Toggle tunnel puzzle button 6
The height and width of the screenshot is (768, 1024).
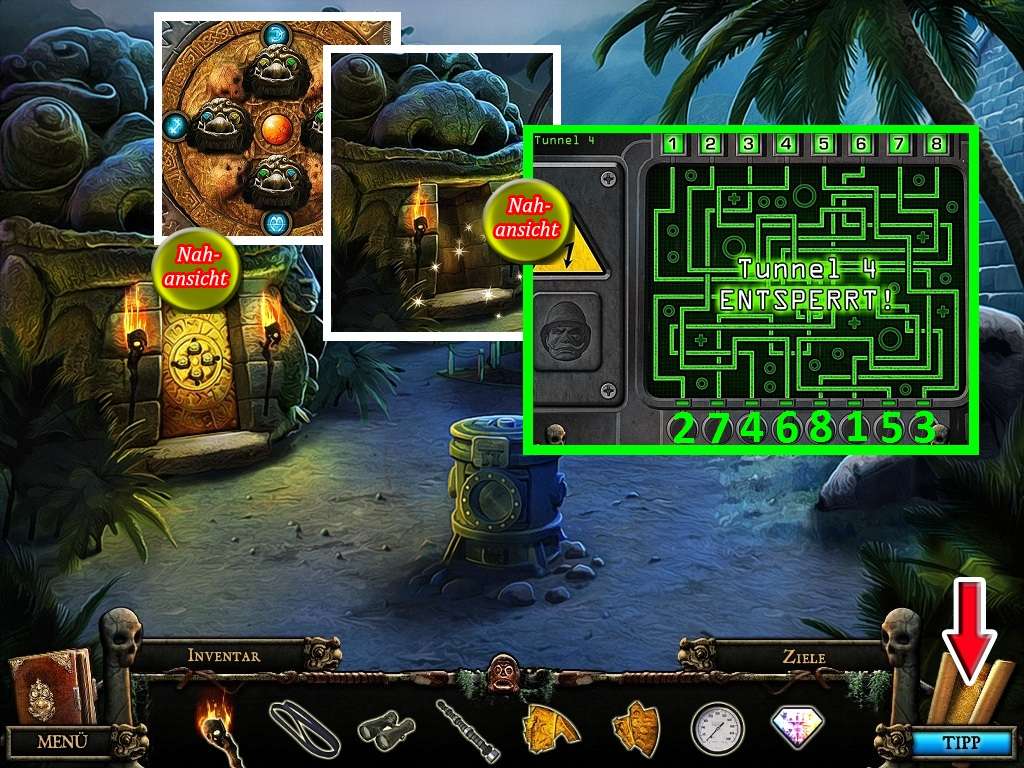(861, 144)
